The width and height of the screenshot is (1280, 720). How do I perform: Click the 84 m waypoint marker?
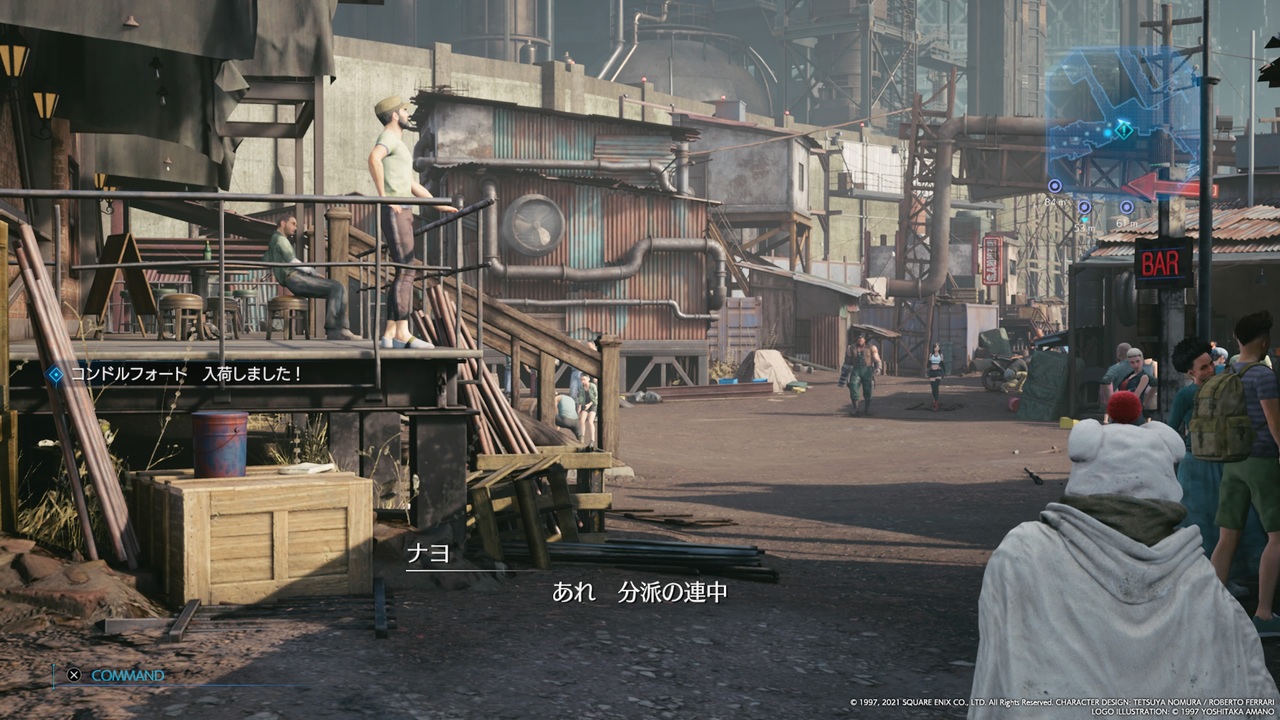1055,185
